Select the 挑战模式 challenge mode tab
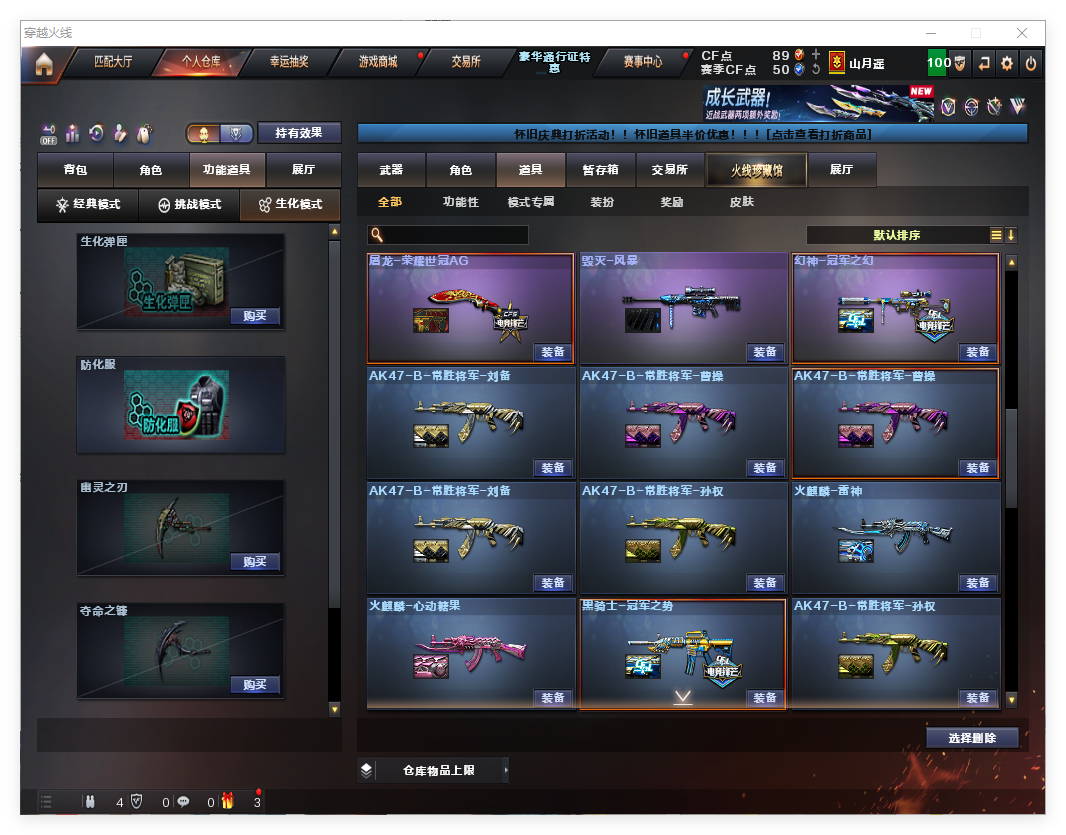This screenshot has width=1066, height=835. click(189, 205)
